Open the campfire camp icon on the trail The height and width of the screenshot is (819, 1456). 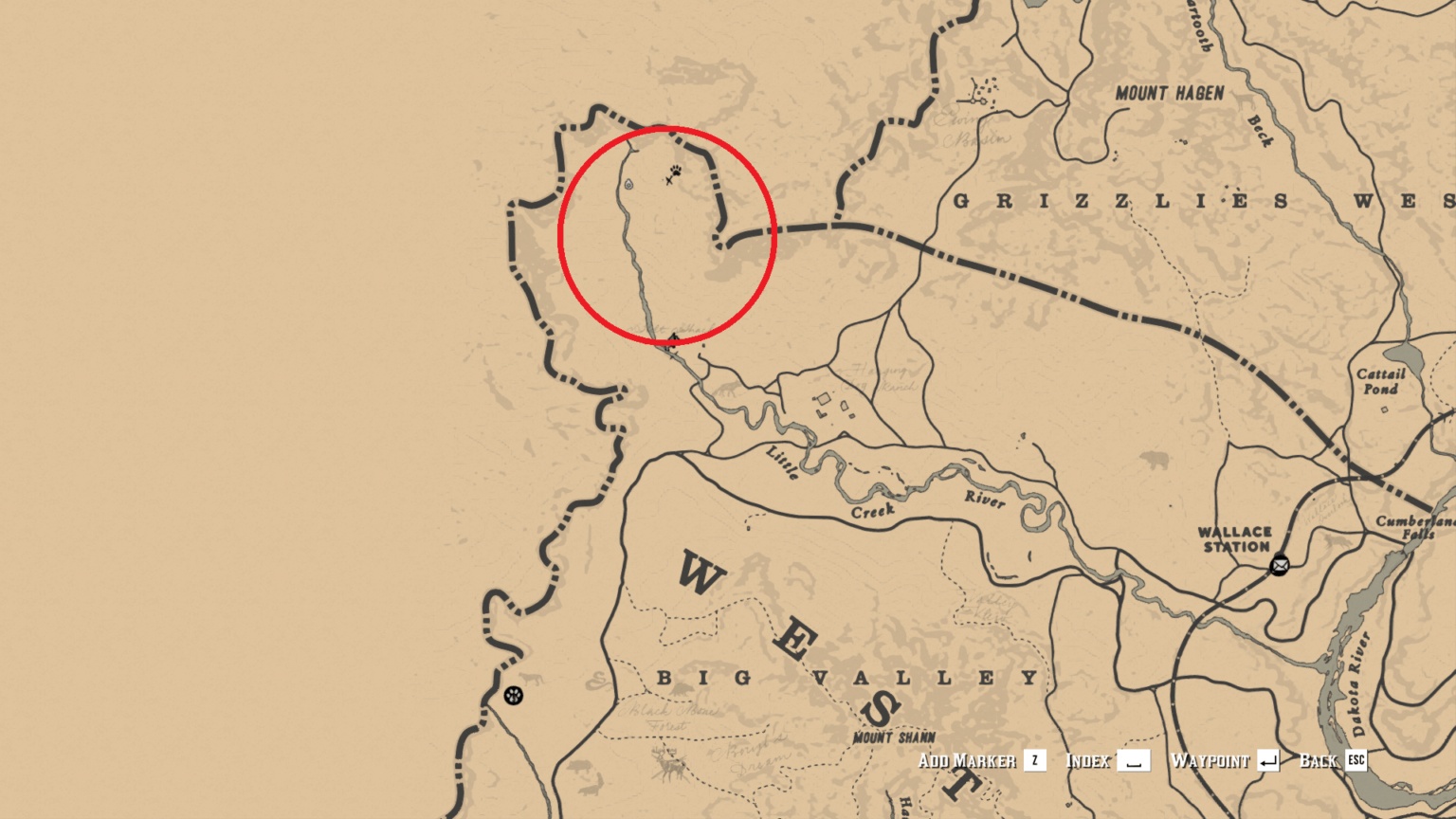[673, 339]
